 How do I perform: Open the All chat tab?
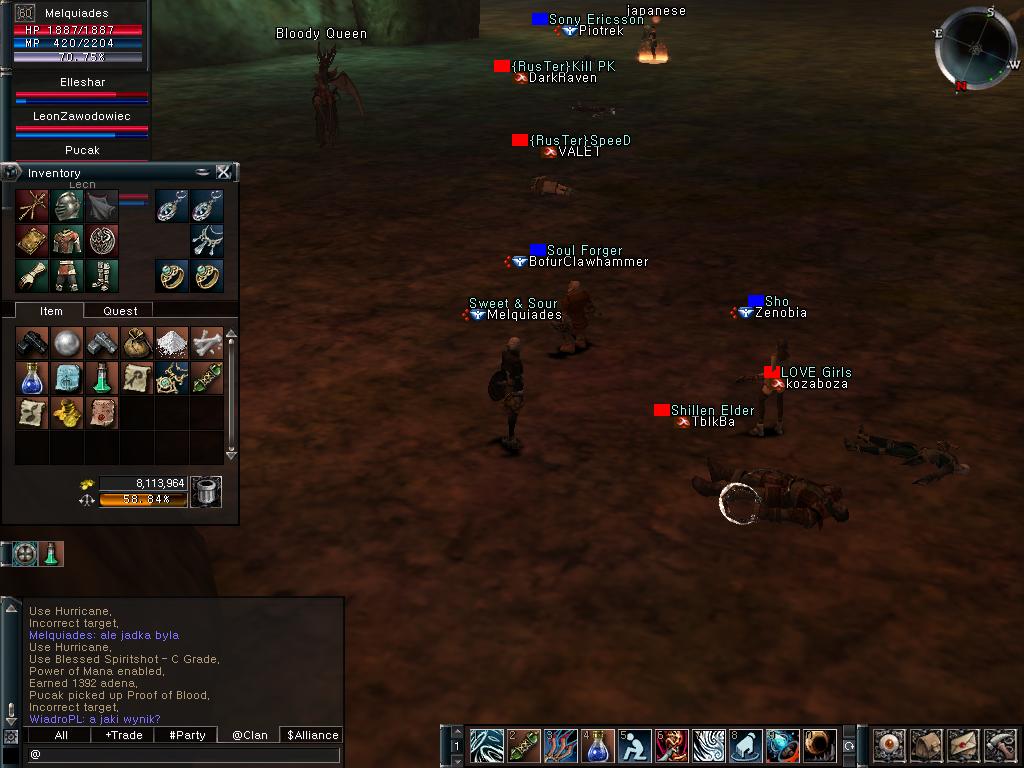(x=61, y=735)
